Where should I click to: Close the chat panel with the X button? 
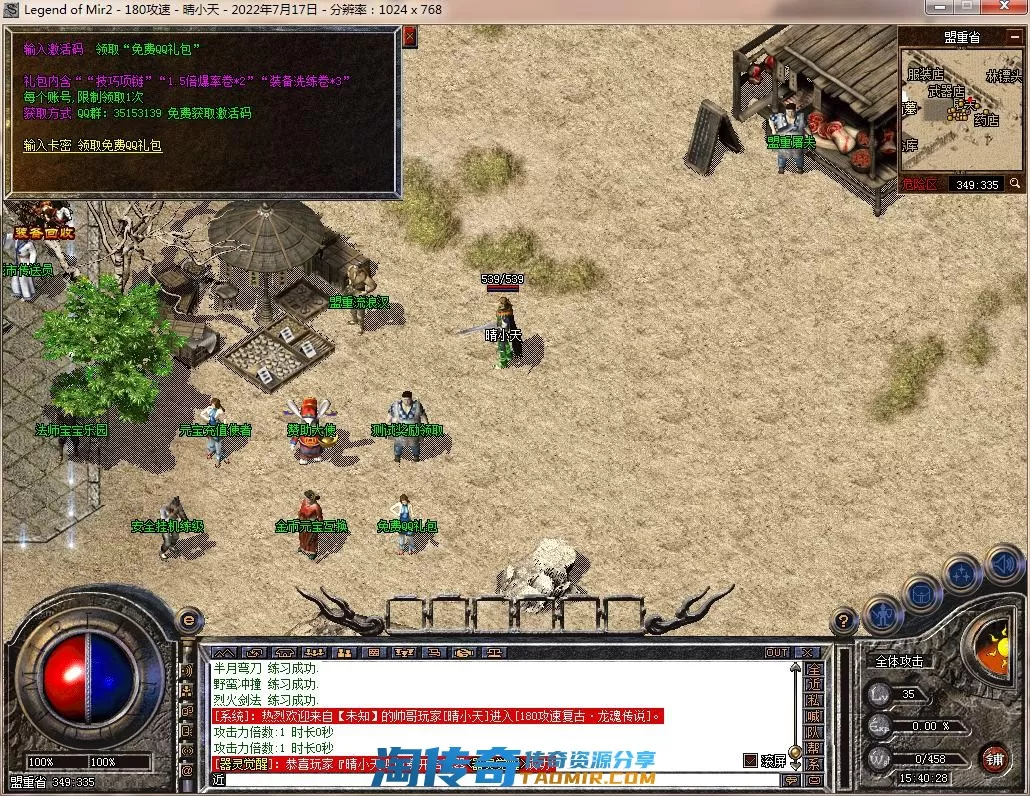[807, 652]
